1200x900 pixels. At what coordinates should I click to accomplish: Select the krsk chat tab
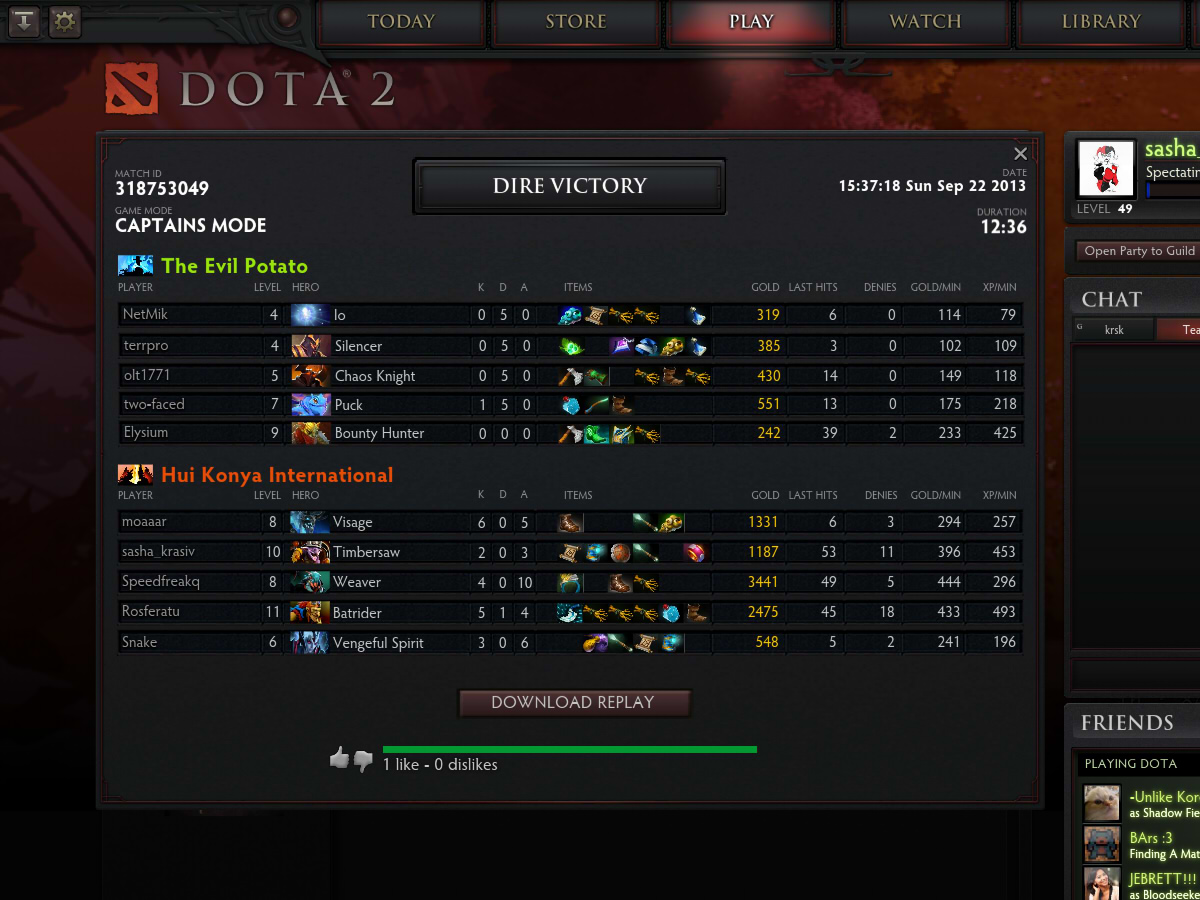[x=1114, y=330]
